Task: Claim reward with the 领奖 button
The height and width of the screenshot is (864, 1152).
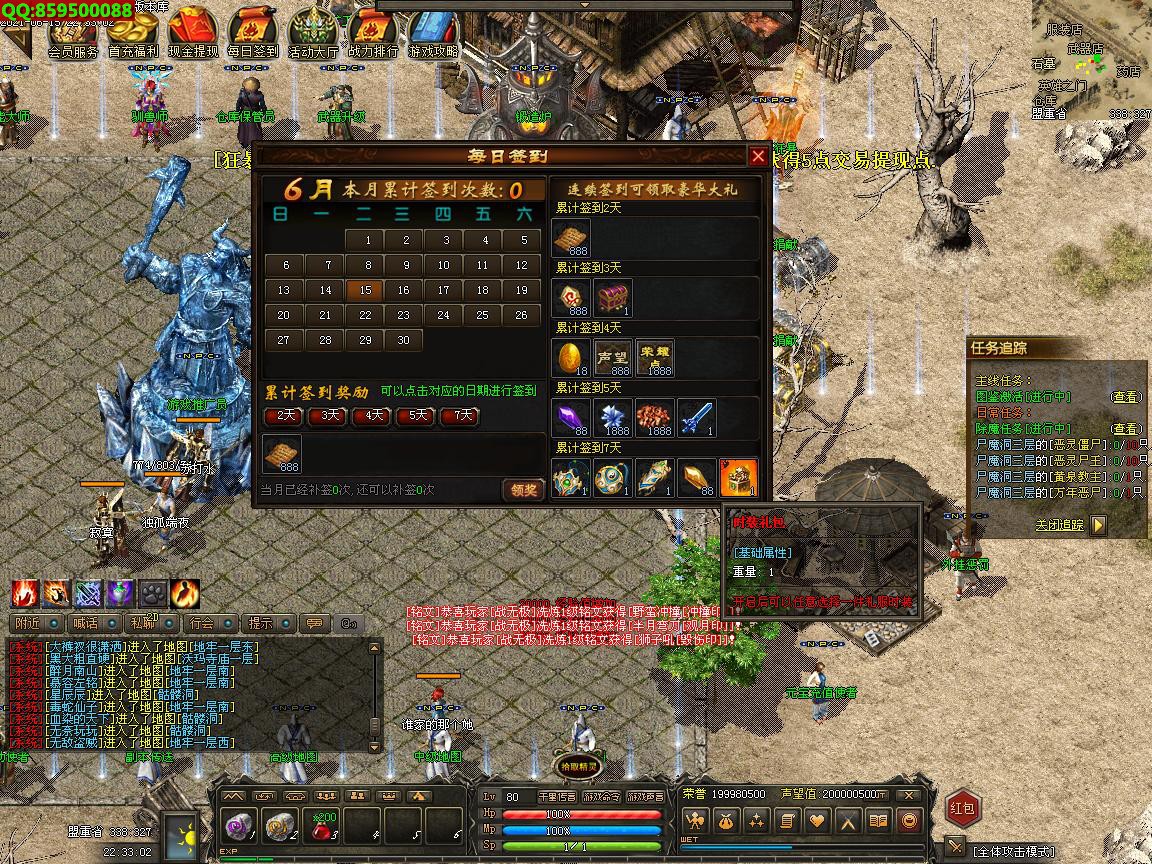Action: click(523, 489)
